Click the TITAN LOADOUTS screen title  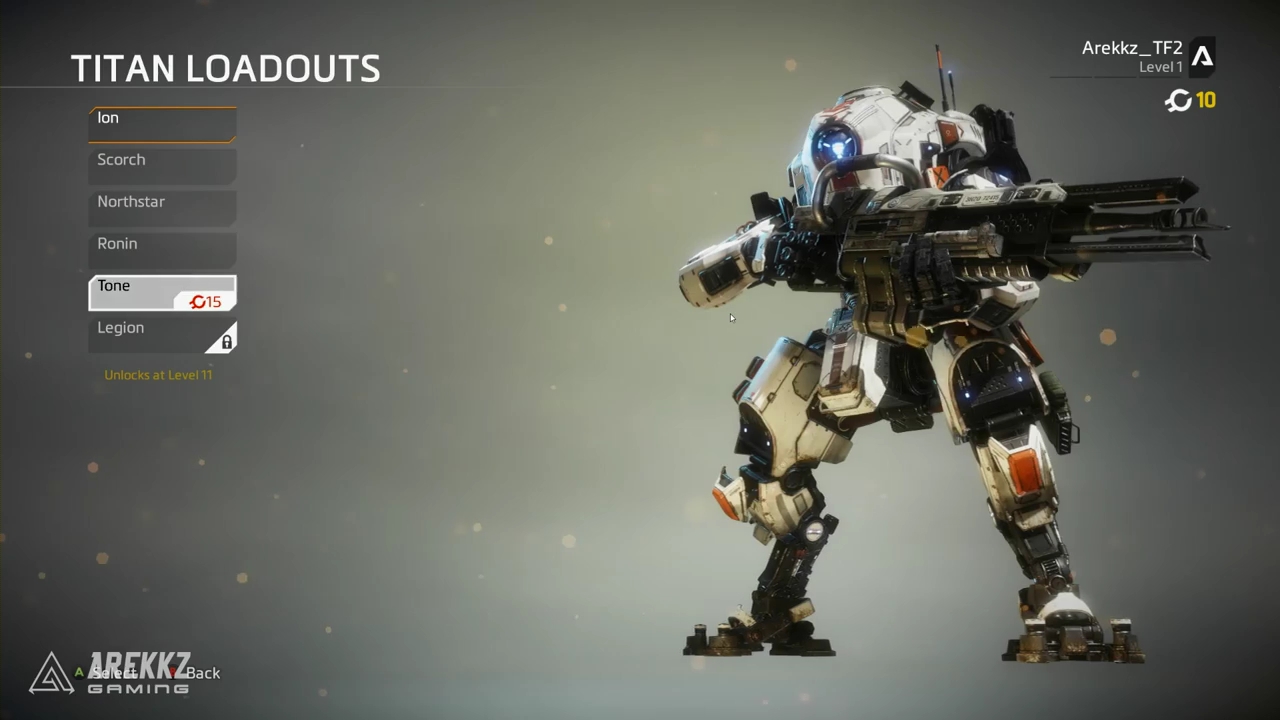pyautogui.click(x=225, y=67)
